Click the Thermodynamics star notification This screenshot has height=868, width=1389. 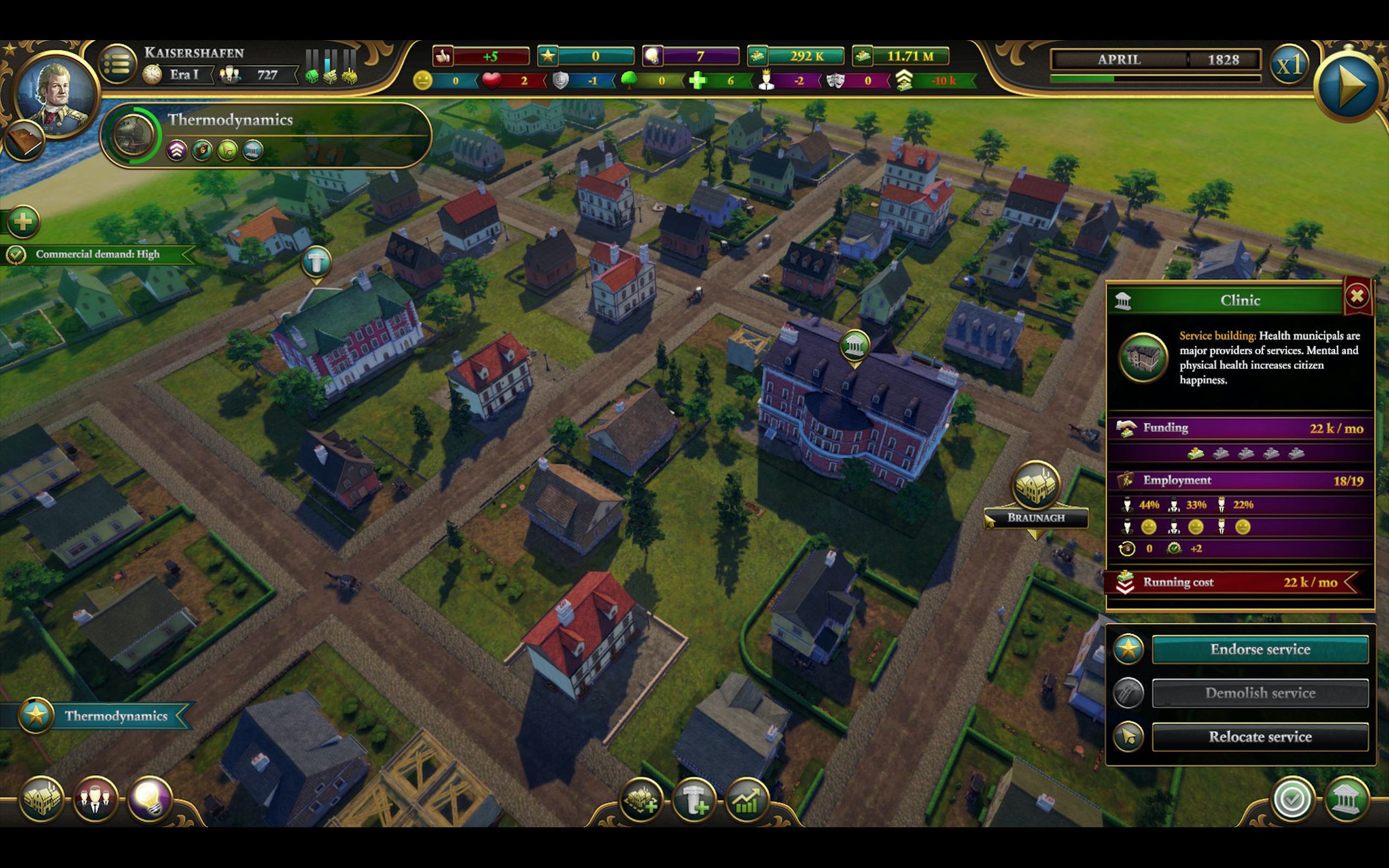pos(103,716)
